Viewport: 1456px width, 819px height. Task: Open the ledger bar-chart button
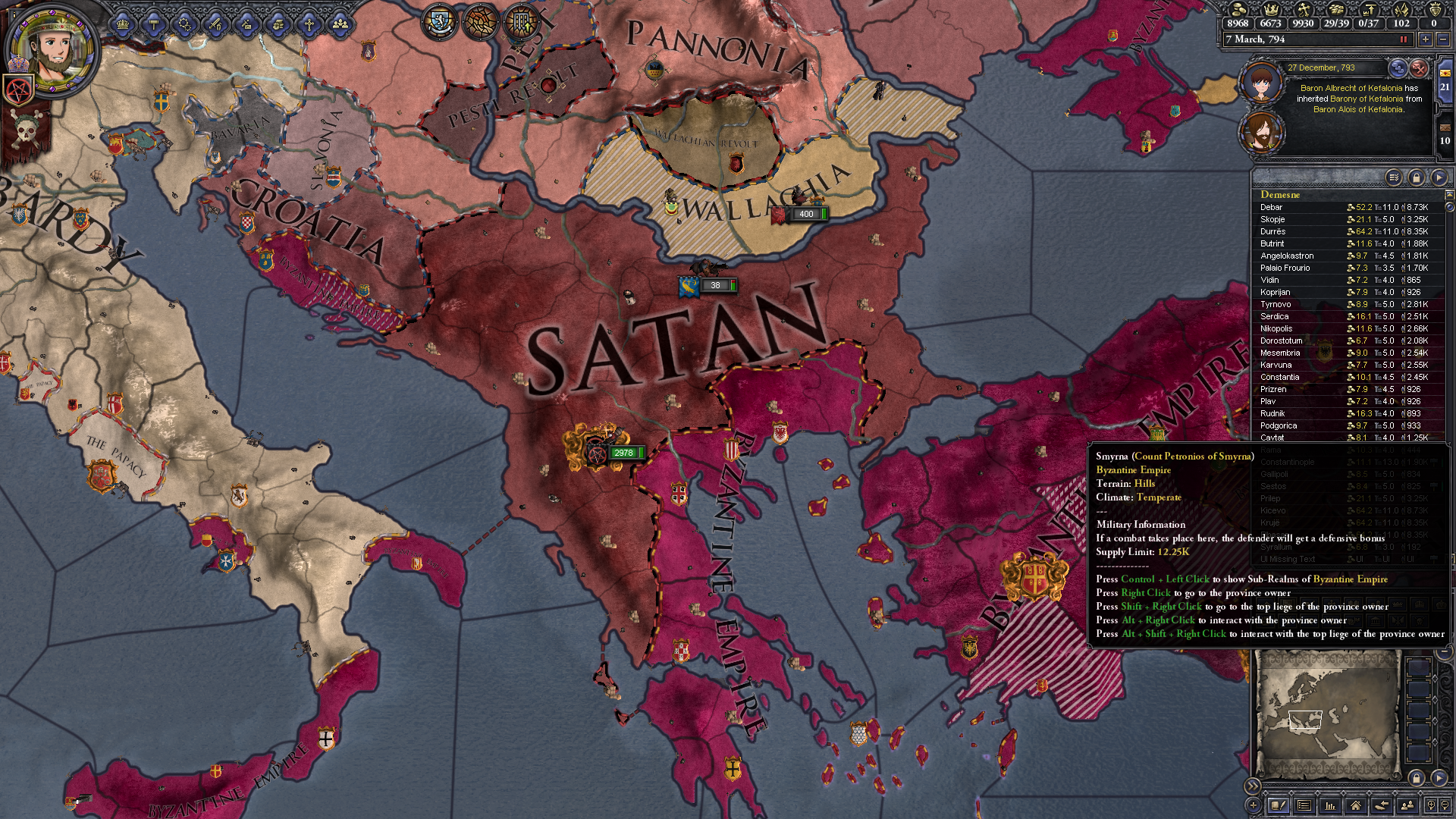tap(1329, 805)
